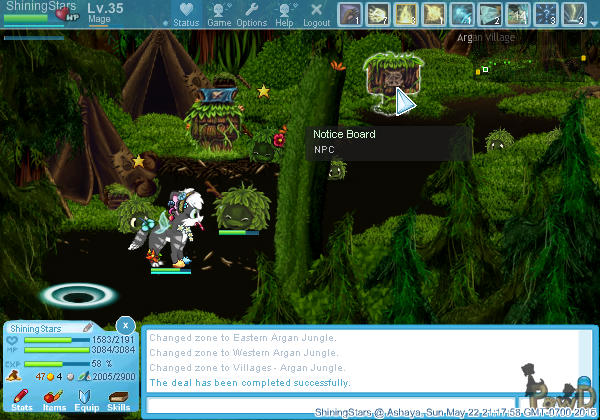Use the last hotbar slot before the arrow
The height and width of the screenshot is (420, 600).
(573, 14)
